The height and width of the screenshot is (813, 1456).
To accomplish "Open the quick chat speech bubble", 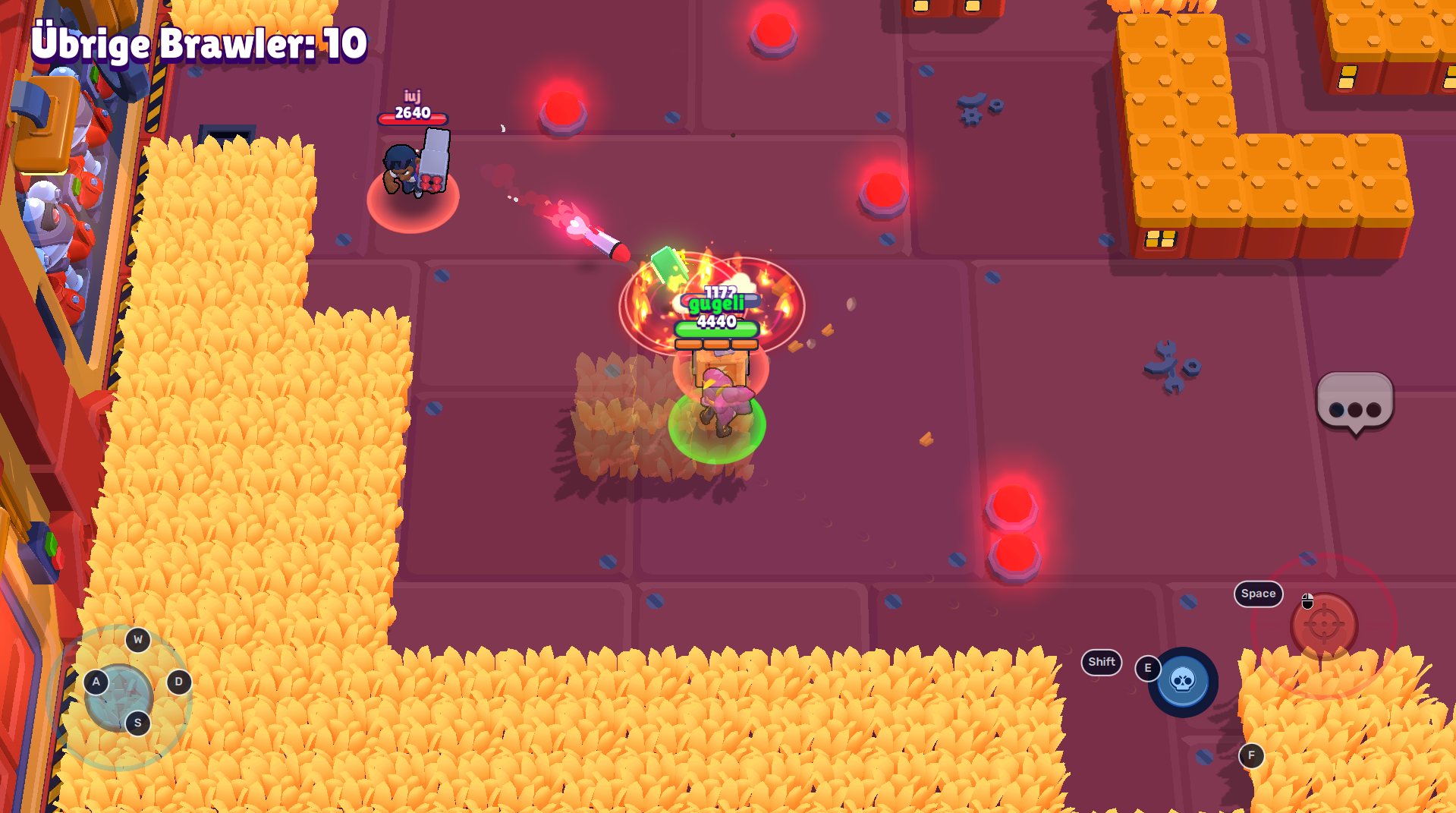I will tap(1354, 402).
